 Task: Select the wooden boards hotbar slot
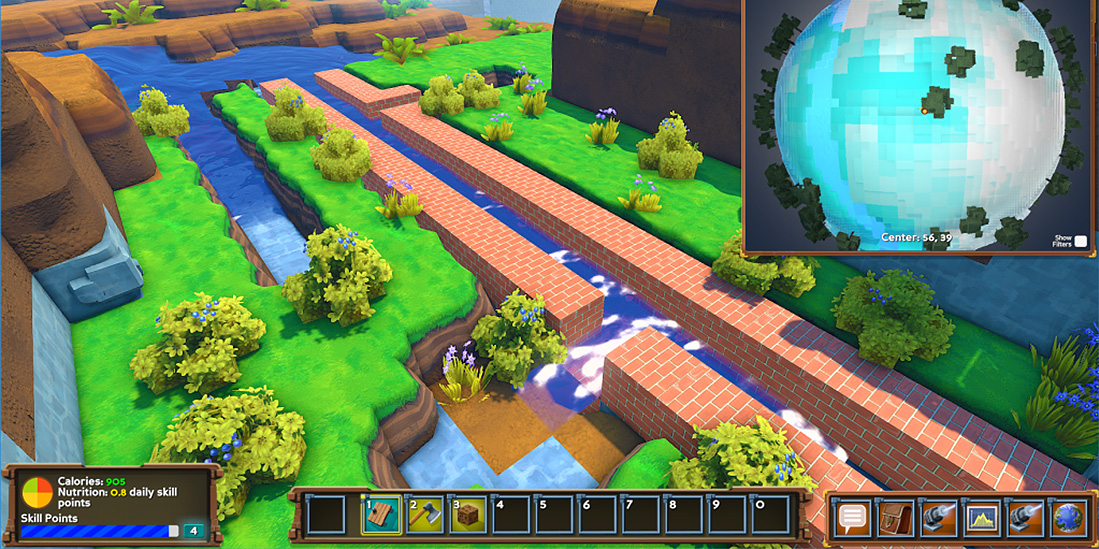coord(381,515)
